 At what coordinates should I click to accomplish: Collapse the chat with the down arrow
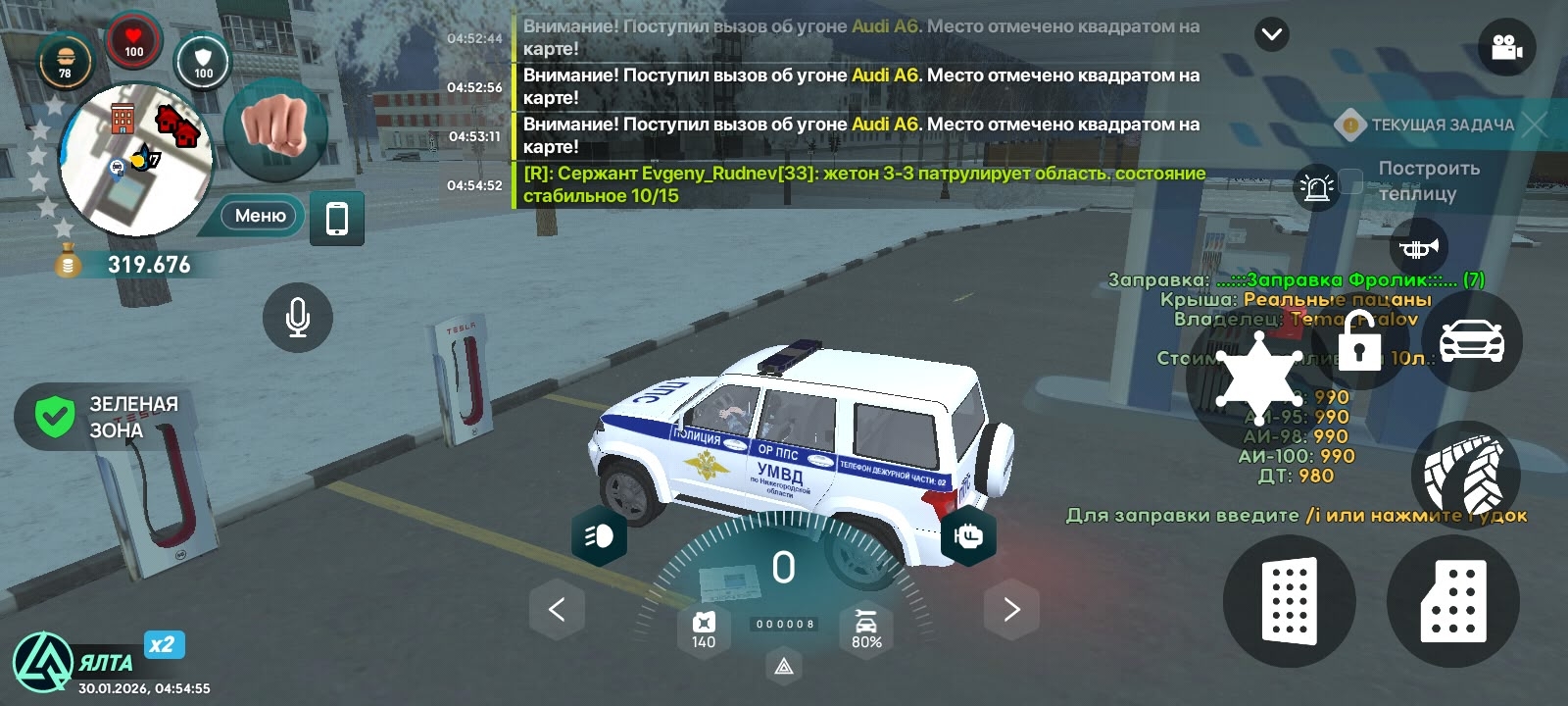[1271, 35]
